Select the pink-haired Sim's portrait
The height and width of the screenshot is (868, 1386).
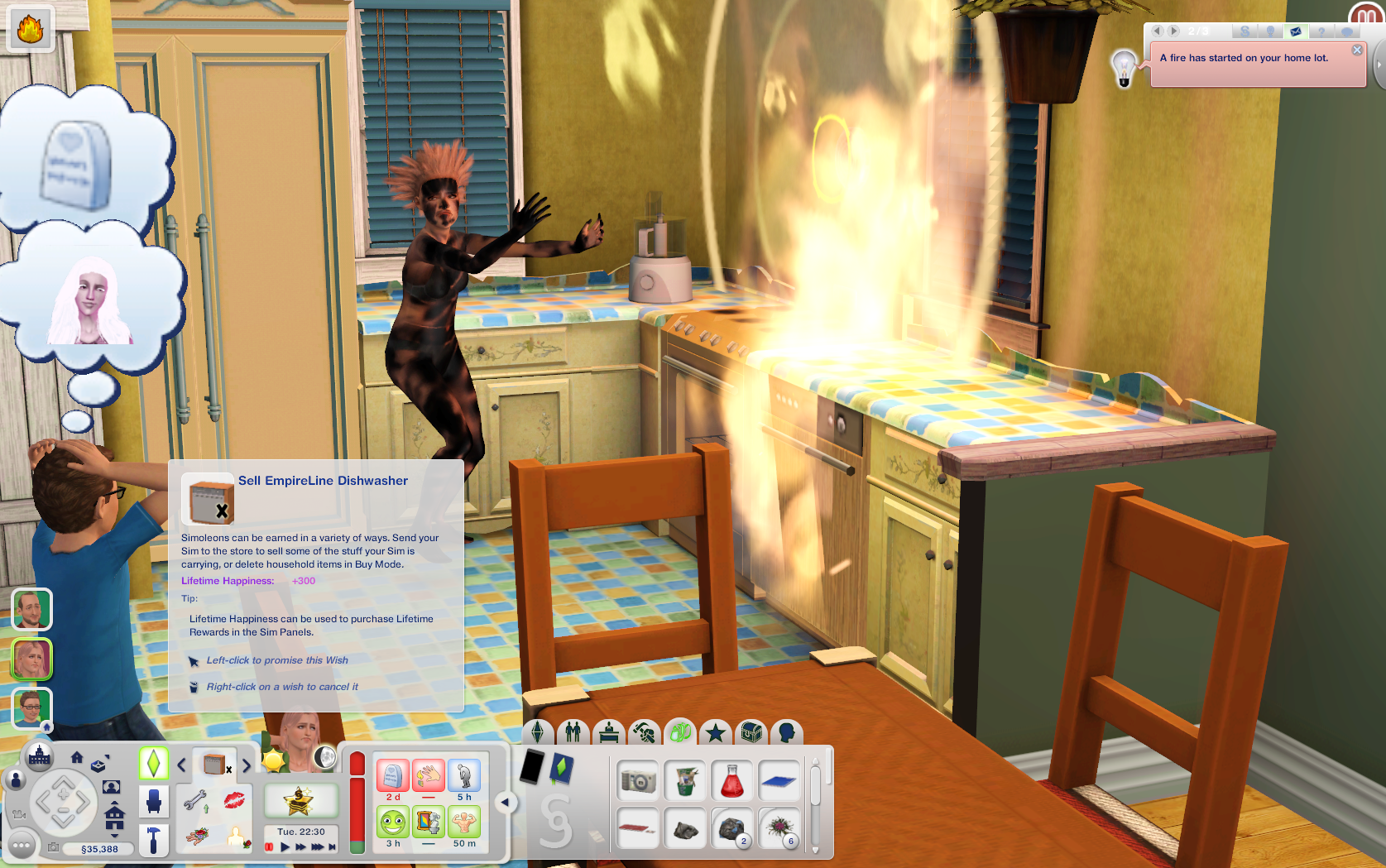coord(31,659)
